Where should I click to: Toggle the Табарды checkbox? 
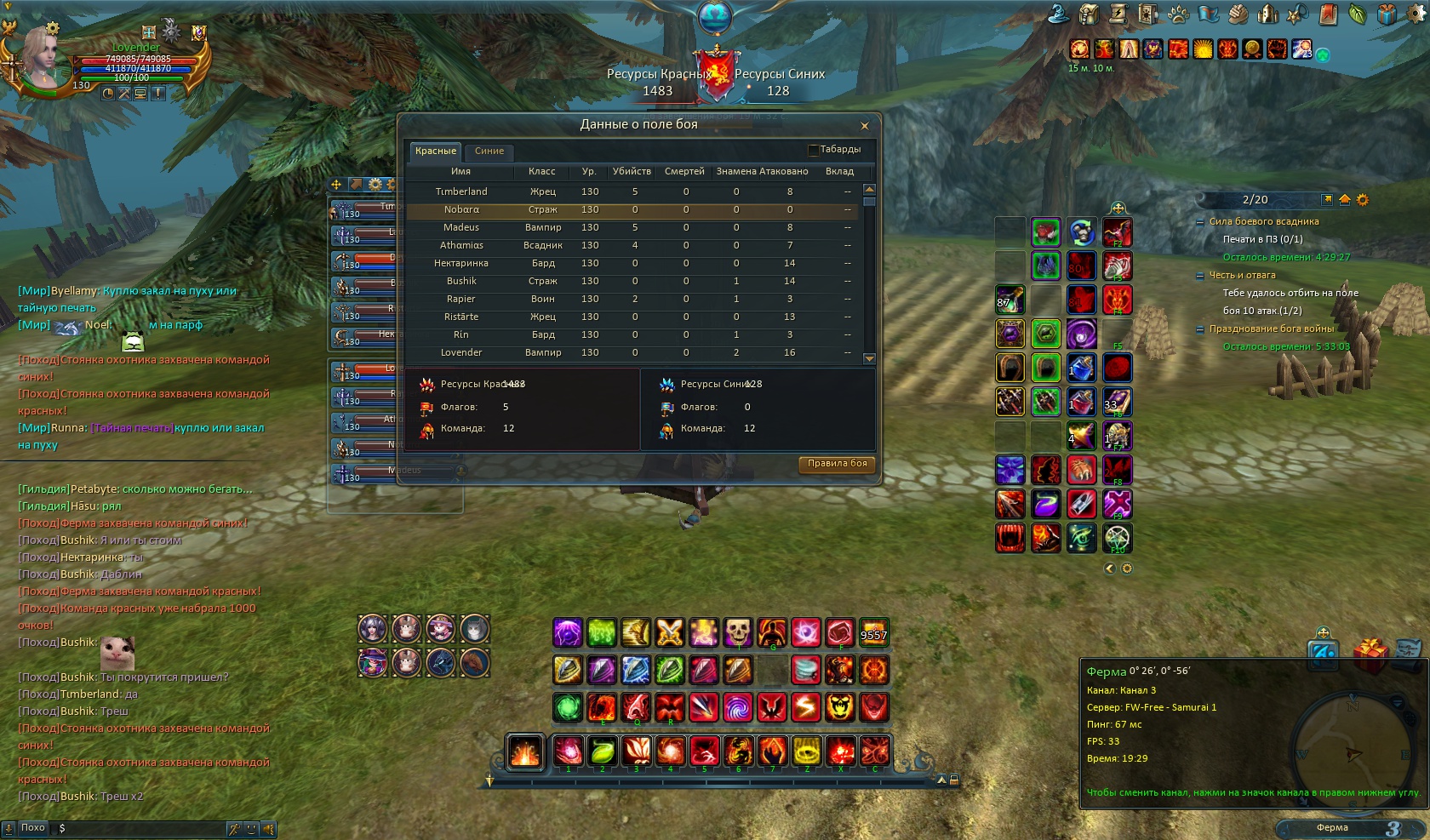tap(813, 150)
